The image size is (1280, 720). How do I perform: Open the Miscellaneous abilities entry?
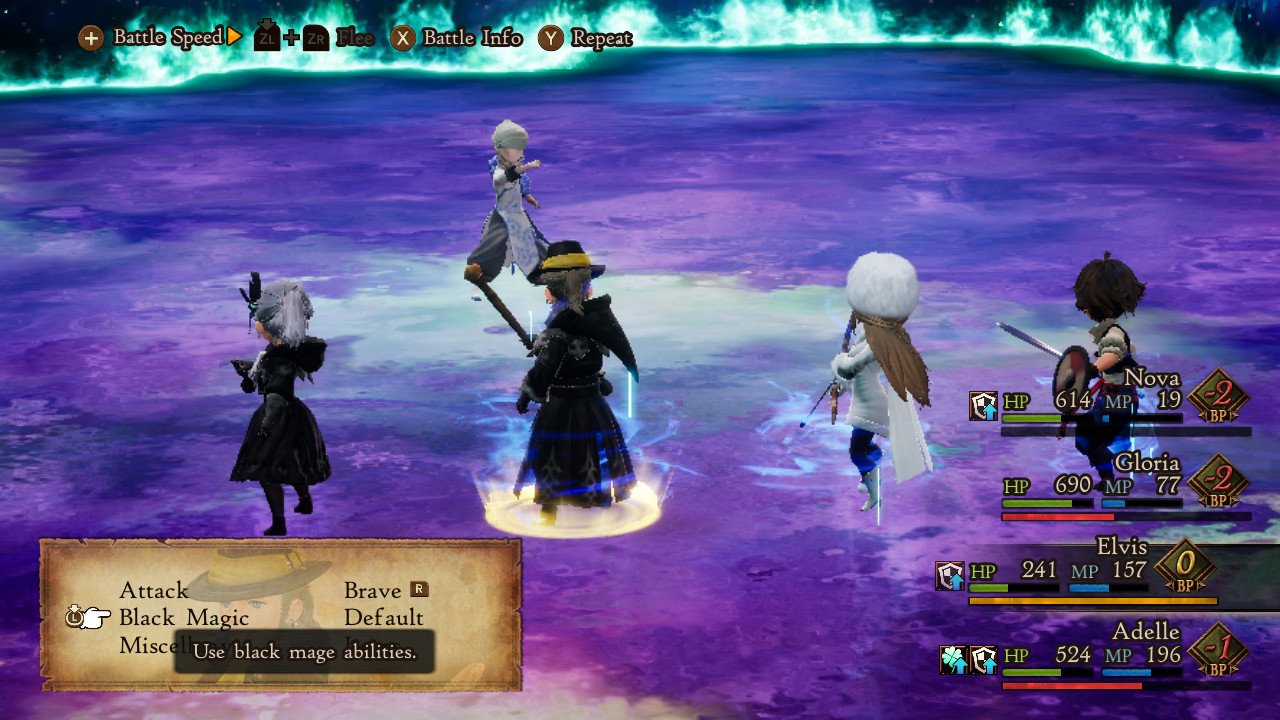click(146, 645)
